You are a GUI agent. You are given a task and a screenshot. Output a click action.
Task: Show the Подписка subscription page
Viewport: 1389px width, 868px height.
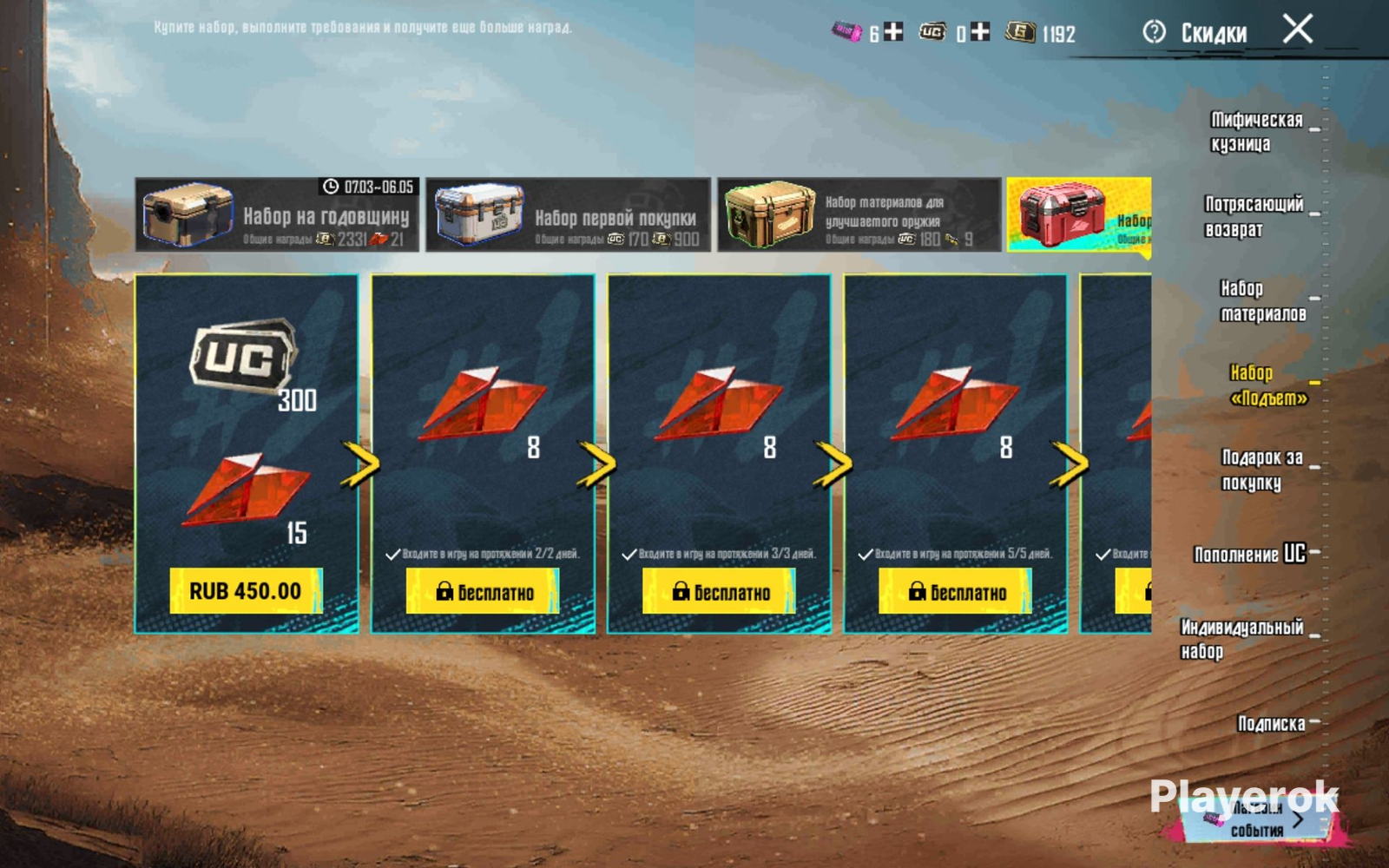pyautogui.click(x=1271, y=723)
